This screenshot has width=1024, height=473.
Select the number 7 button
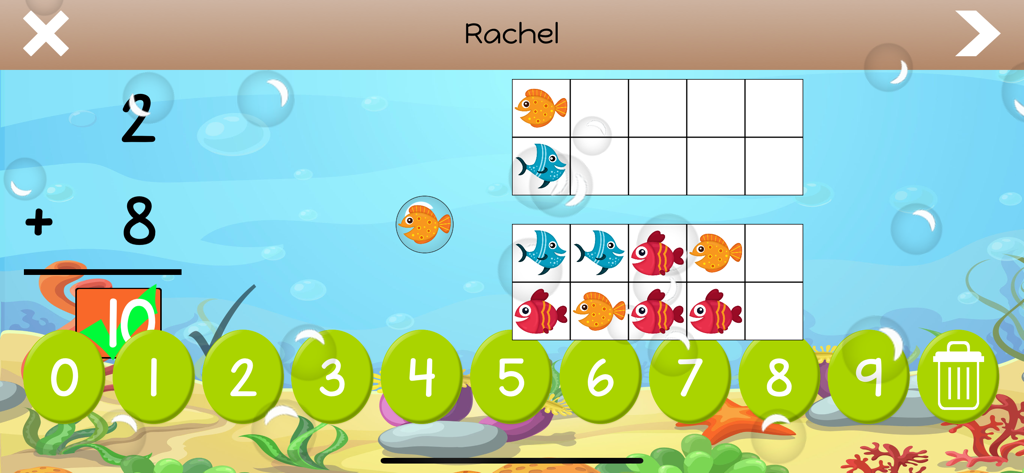(689, 377)
